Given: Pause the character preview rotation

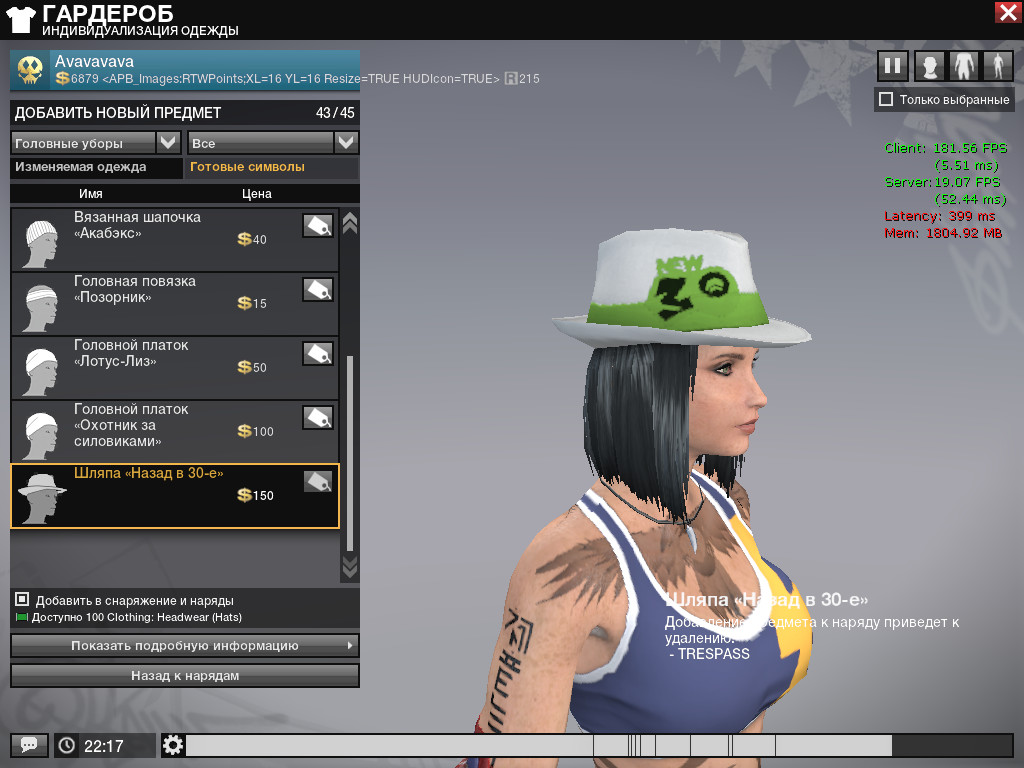Looking at the screenshot, I should (x=892, y=66).
